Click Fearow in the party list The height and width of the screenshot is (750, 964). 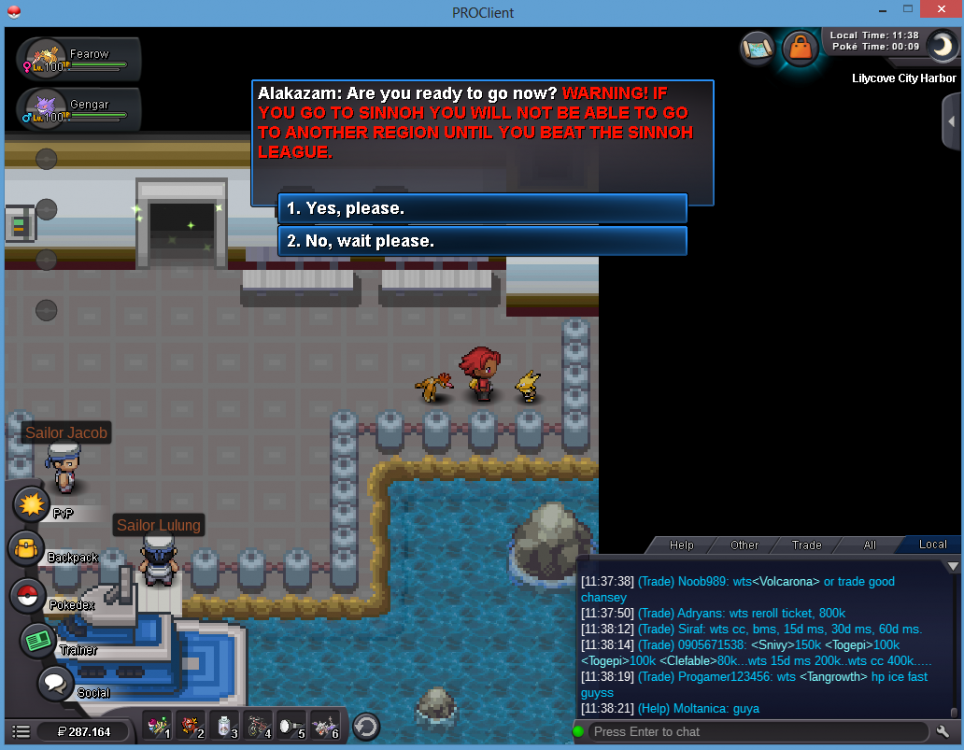78,59
